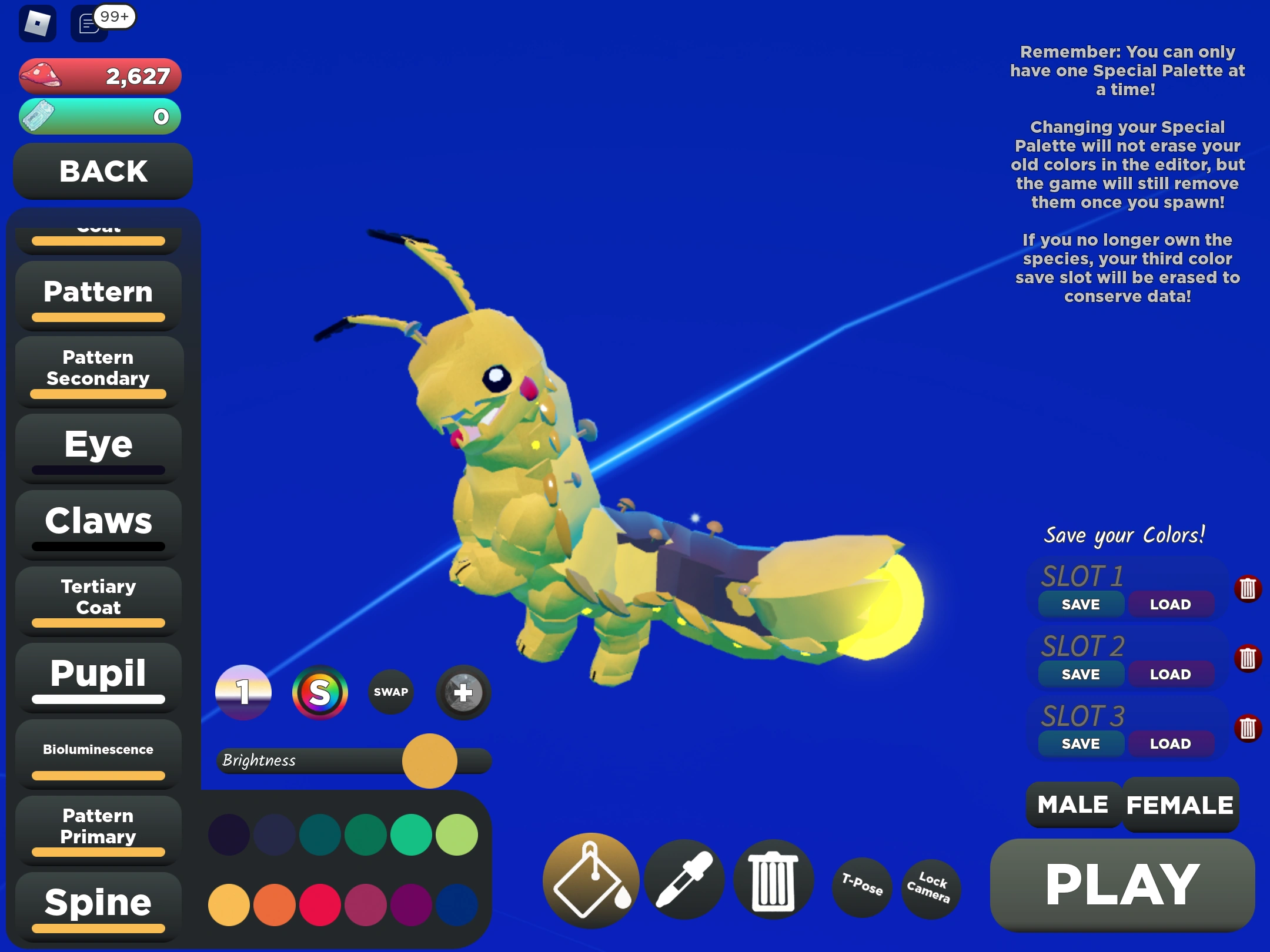Pick the orange color swatch

(274, 905)
